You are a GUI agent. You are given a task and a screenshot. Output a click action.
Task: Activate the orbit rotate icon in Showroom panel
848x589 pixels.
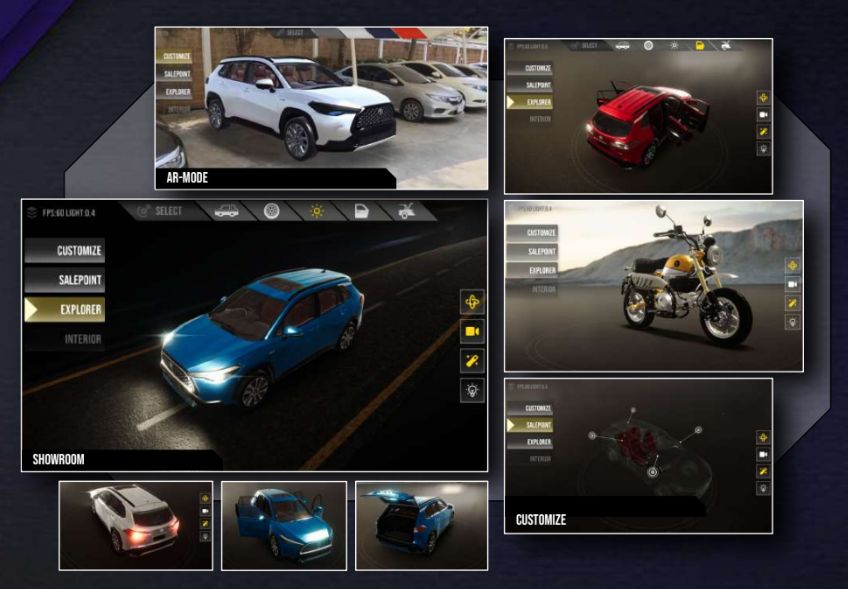pos(472,302)
